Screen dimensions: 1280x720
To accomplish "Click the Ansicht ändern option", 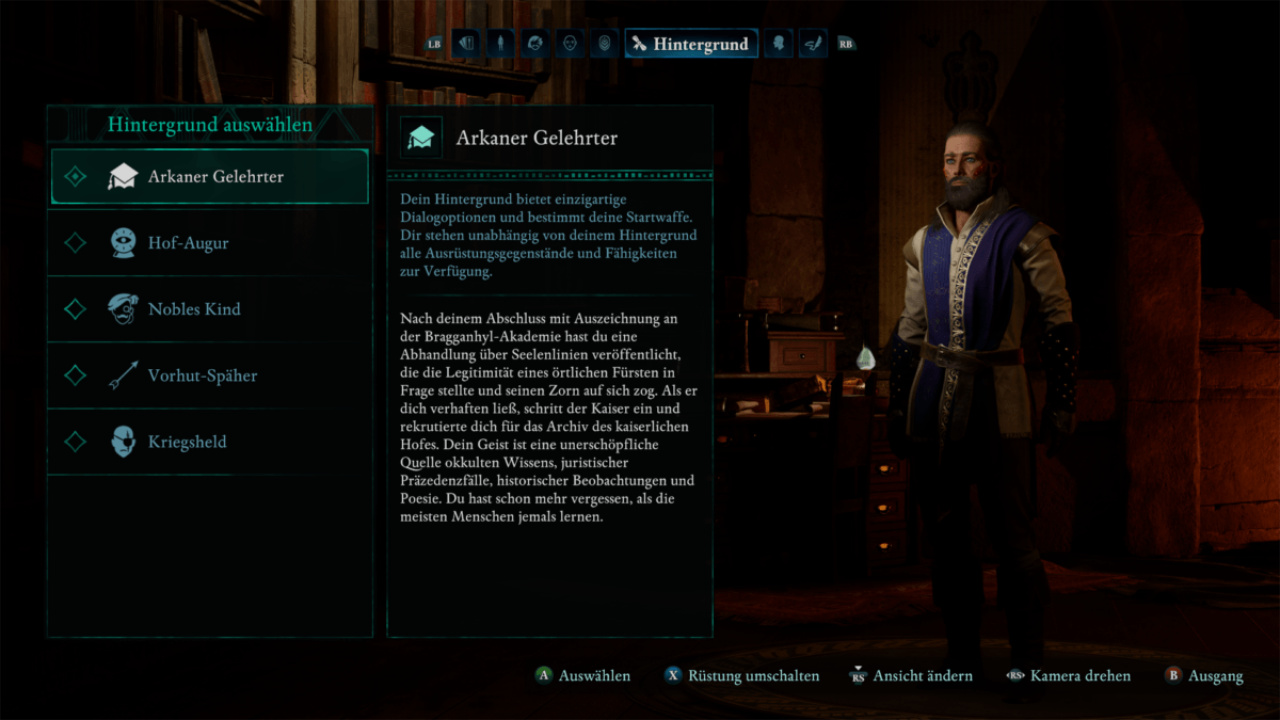I will pos(922,676).
